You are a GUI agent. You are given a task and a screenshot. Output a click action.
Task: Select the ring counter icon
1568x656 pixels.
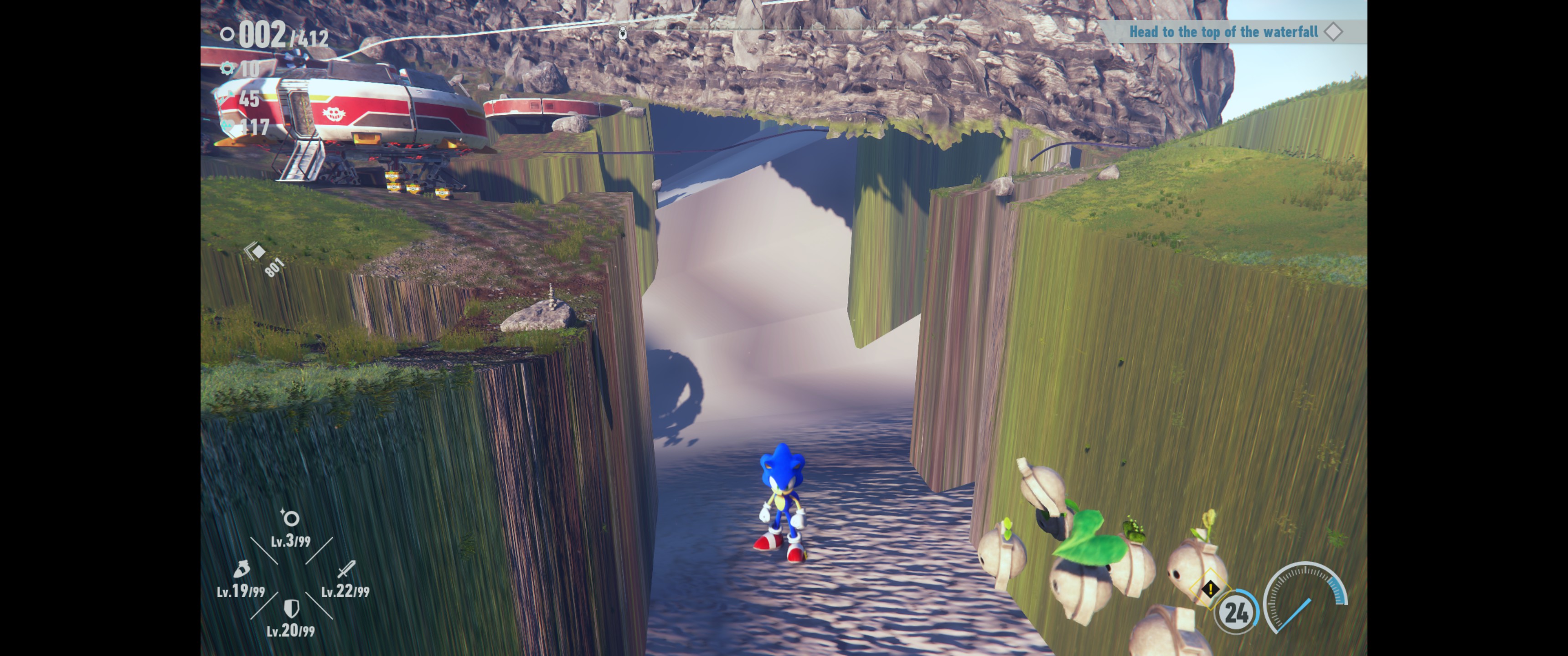[x=227, y=33]
